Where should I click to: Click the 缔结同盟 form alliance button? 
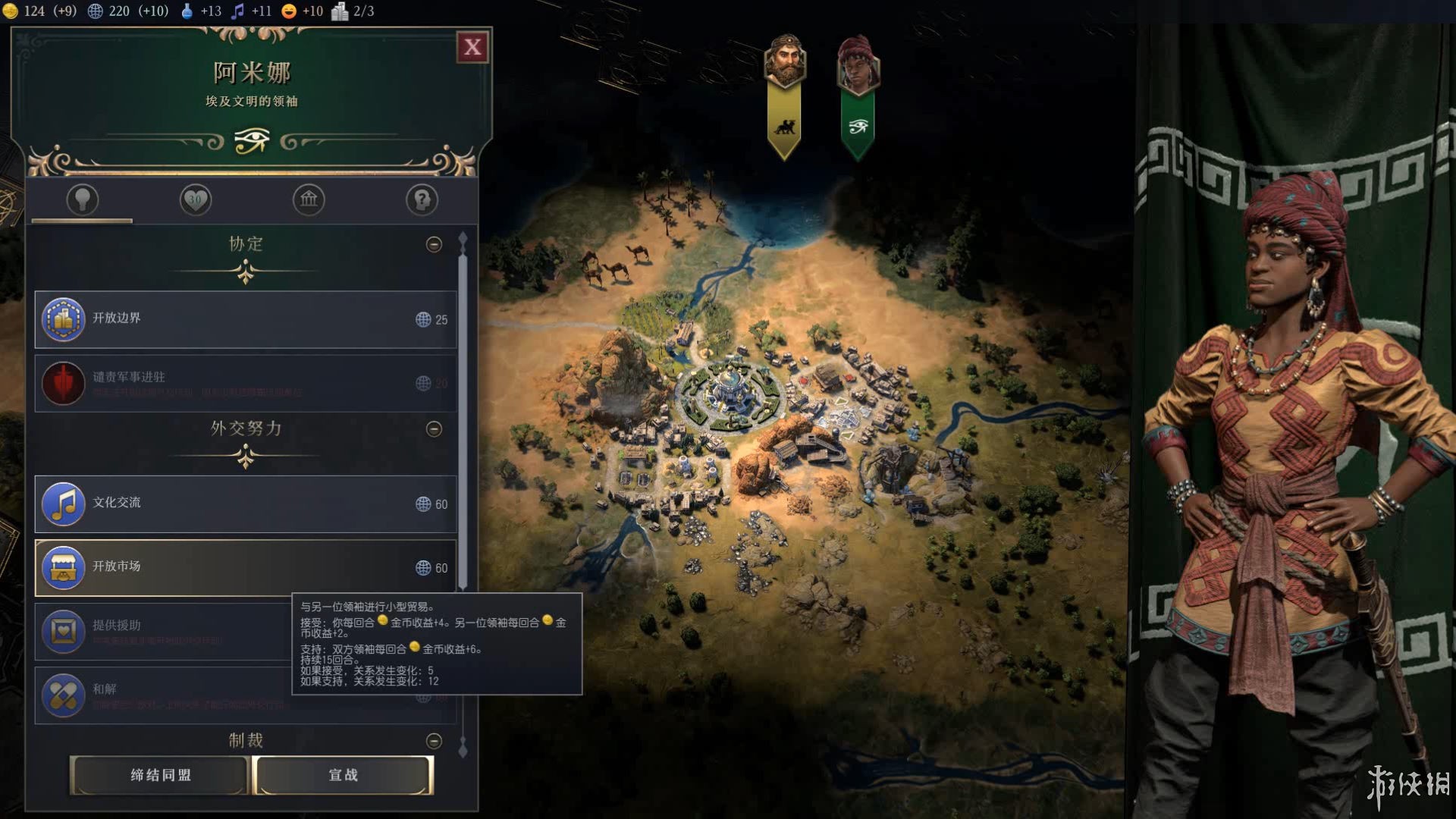160,775
